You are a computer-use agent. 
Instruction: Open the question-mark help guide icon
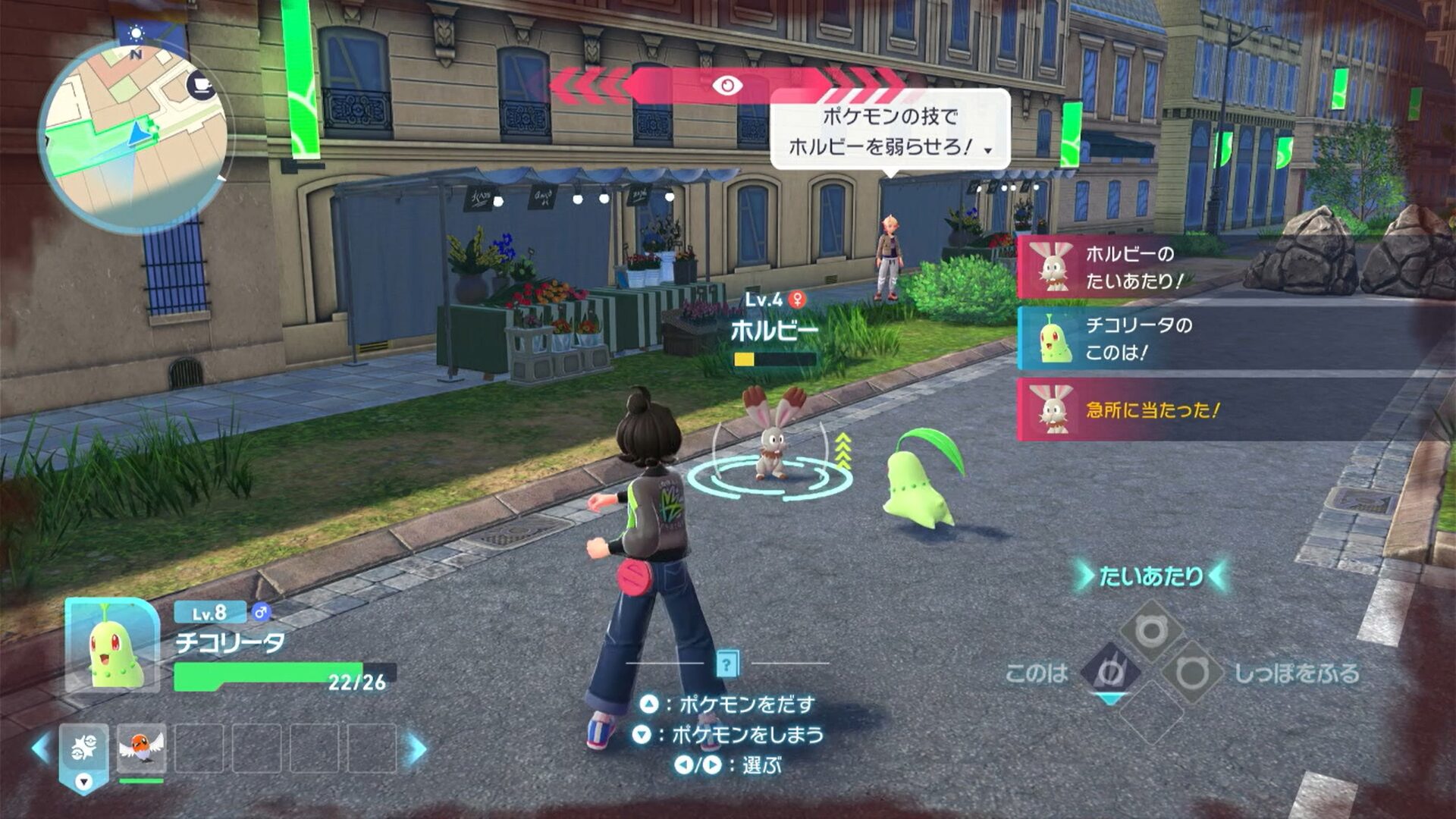point(726,665)
